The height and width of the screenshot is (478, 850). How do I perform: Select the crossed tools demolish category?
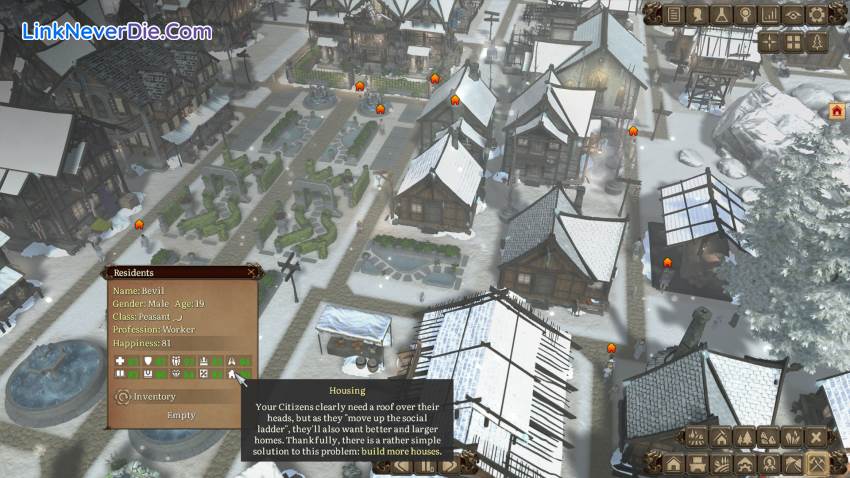pyautogui.click(x=817, y=464)
